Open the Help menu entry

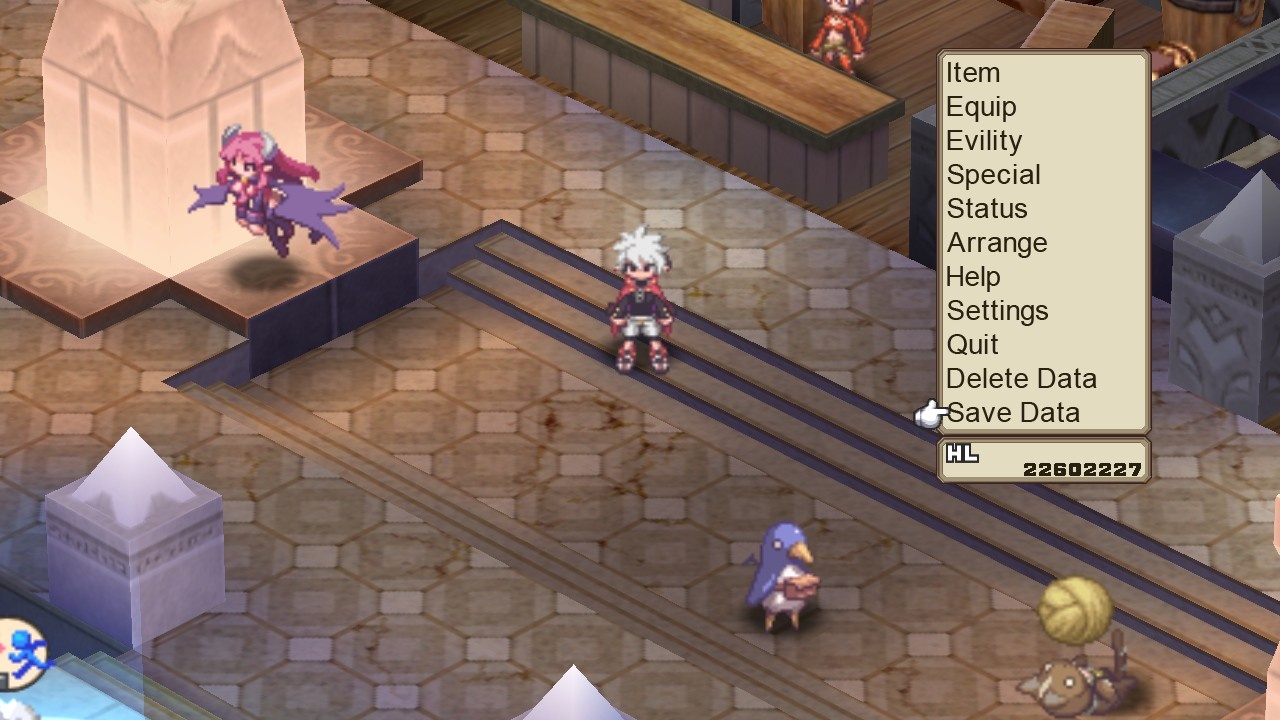[x=974, y=277]
